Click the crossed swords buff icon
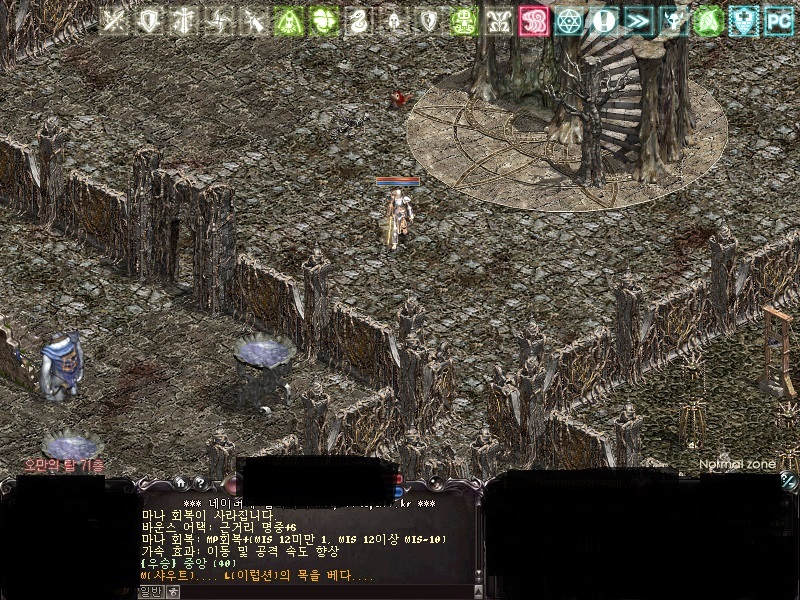This screenshot has width=800, height=600. click(x=114, y=21)
